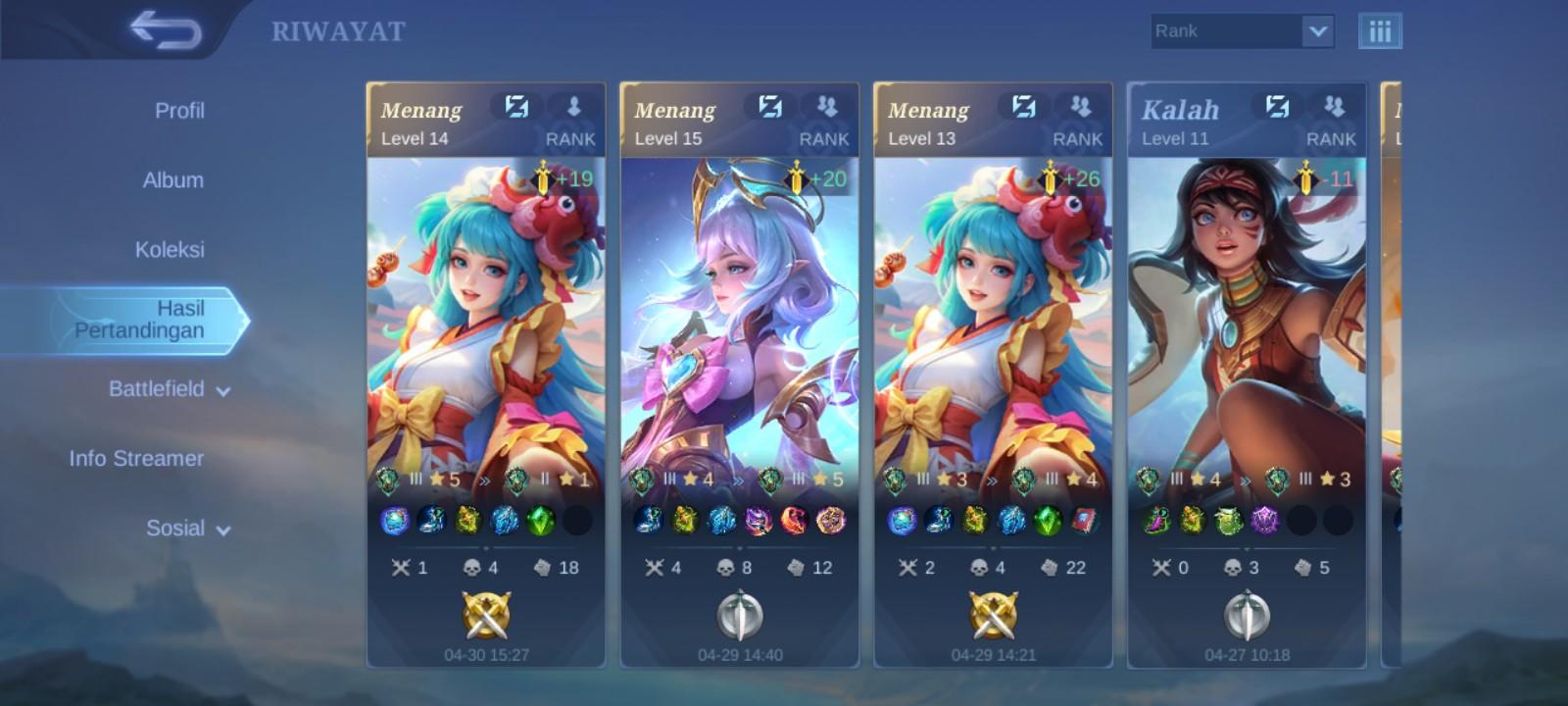Screen dimensions: 1568x706
Task: Open the grid view icon beside the Rank dropdown
Action: tap(1380, 30)
